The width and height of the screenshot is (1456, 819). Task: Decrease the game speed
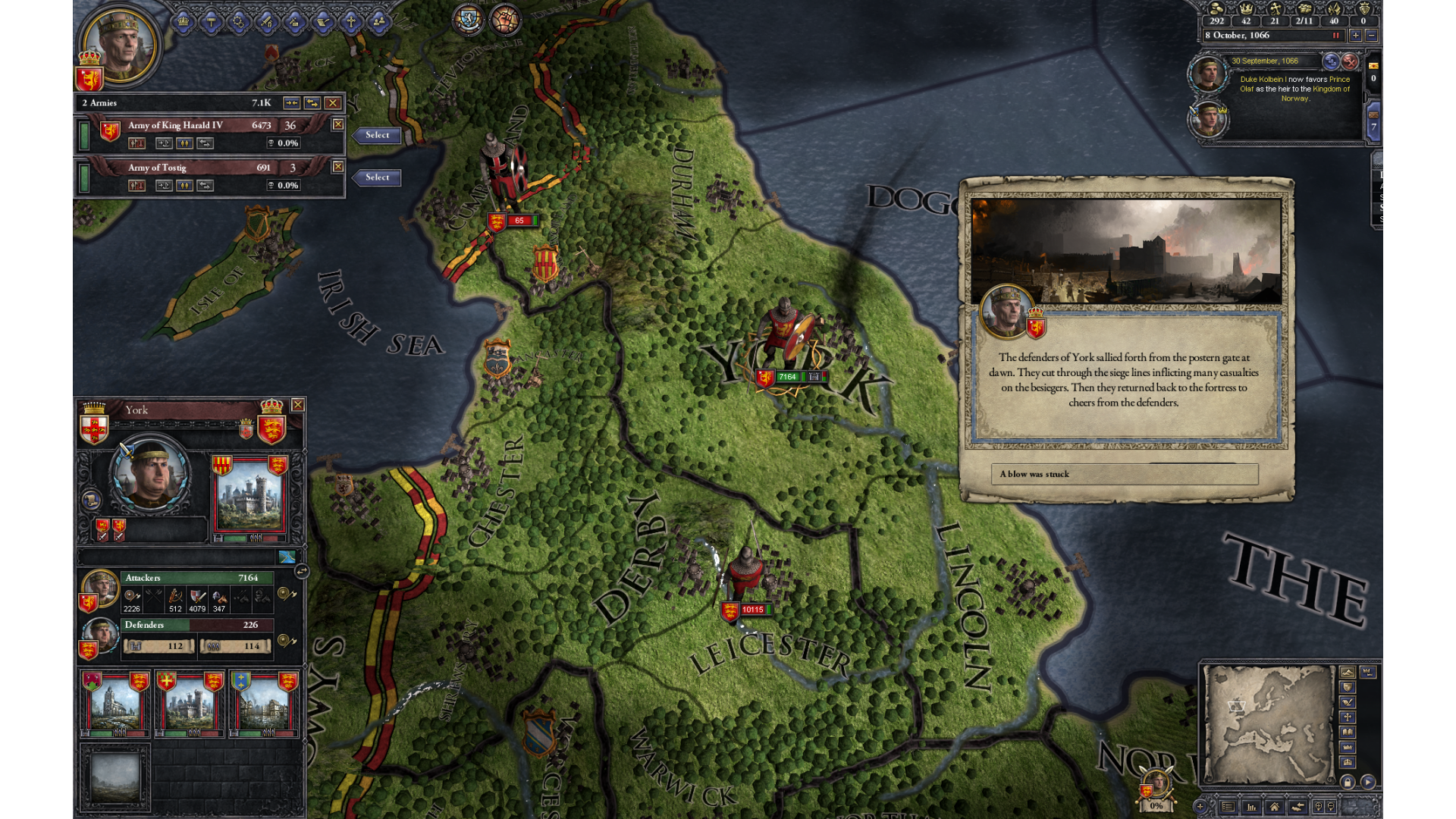[1371, 36]
